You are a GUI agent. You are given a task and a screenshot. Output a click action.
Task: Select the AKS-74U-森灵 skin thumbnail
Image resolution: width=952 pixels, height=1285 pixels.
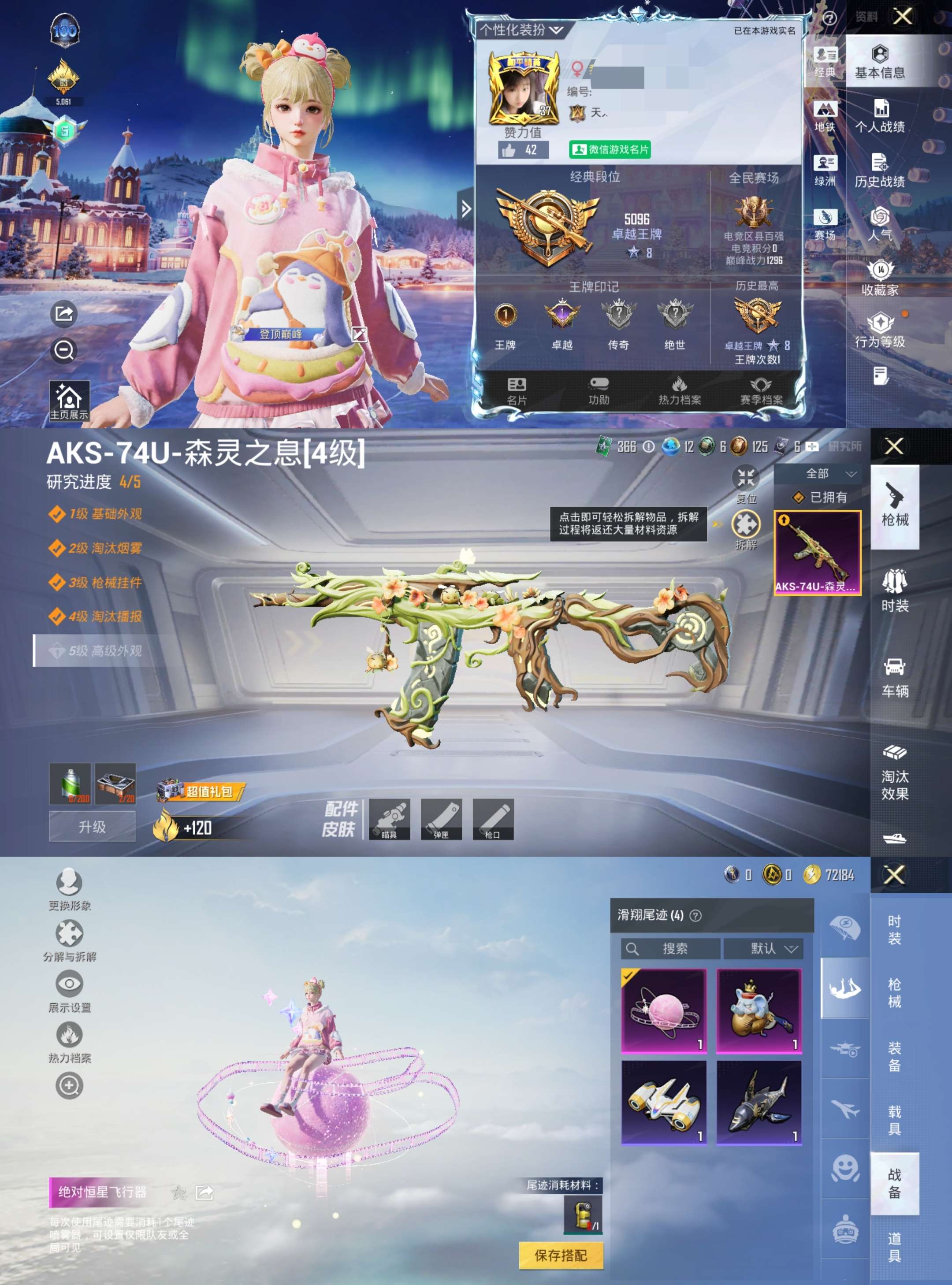click(x=817, y=552)
